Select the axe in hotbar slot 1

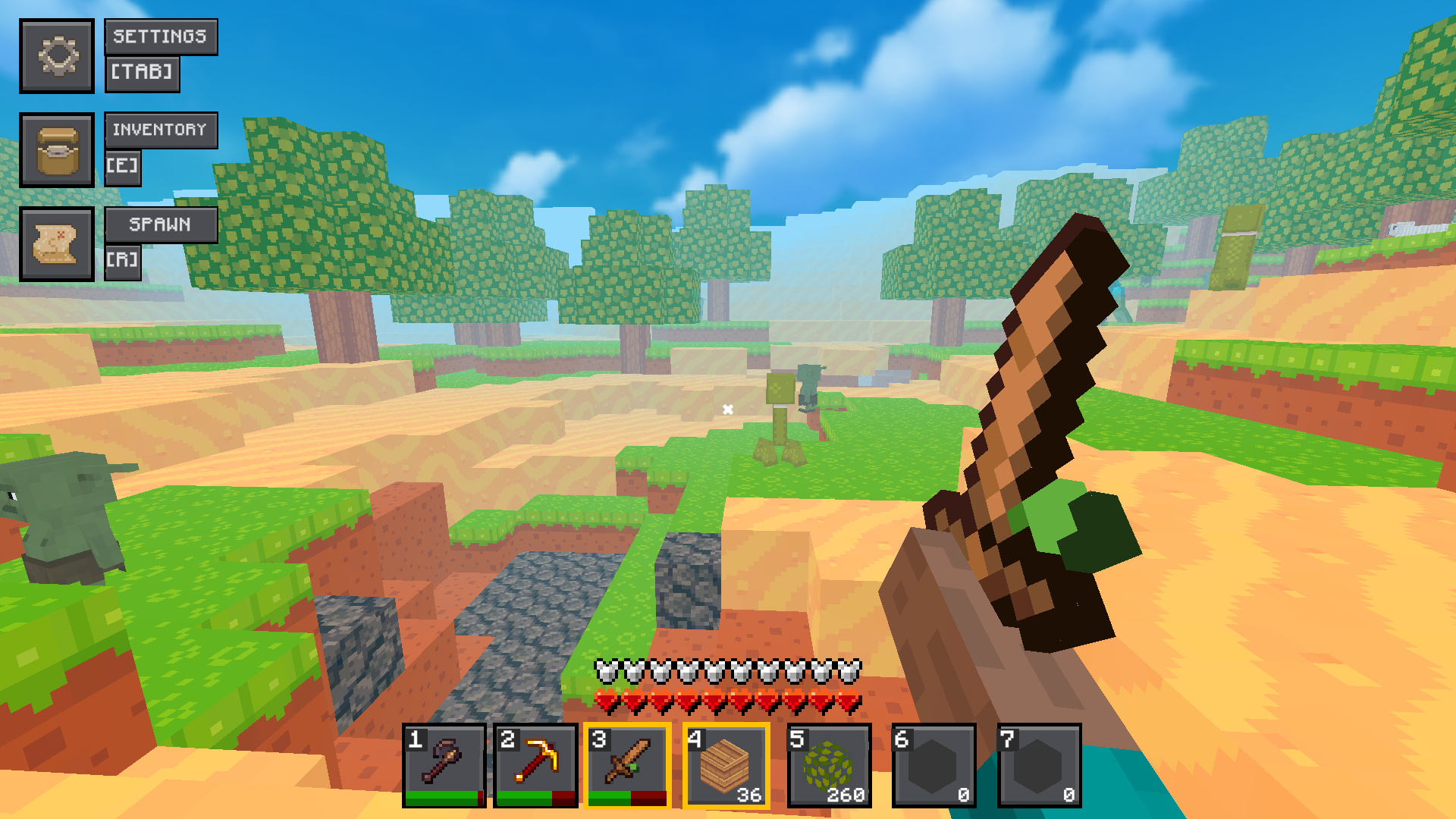(443, 762)
